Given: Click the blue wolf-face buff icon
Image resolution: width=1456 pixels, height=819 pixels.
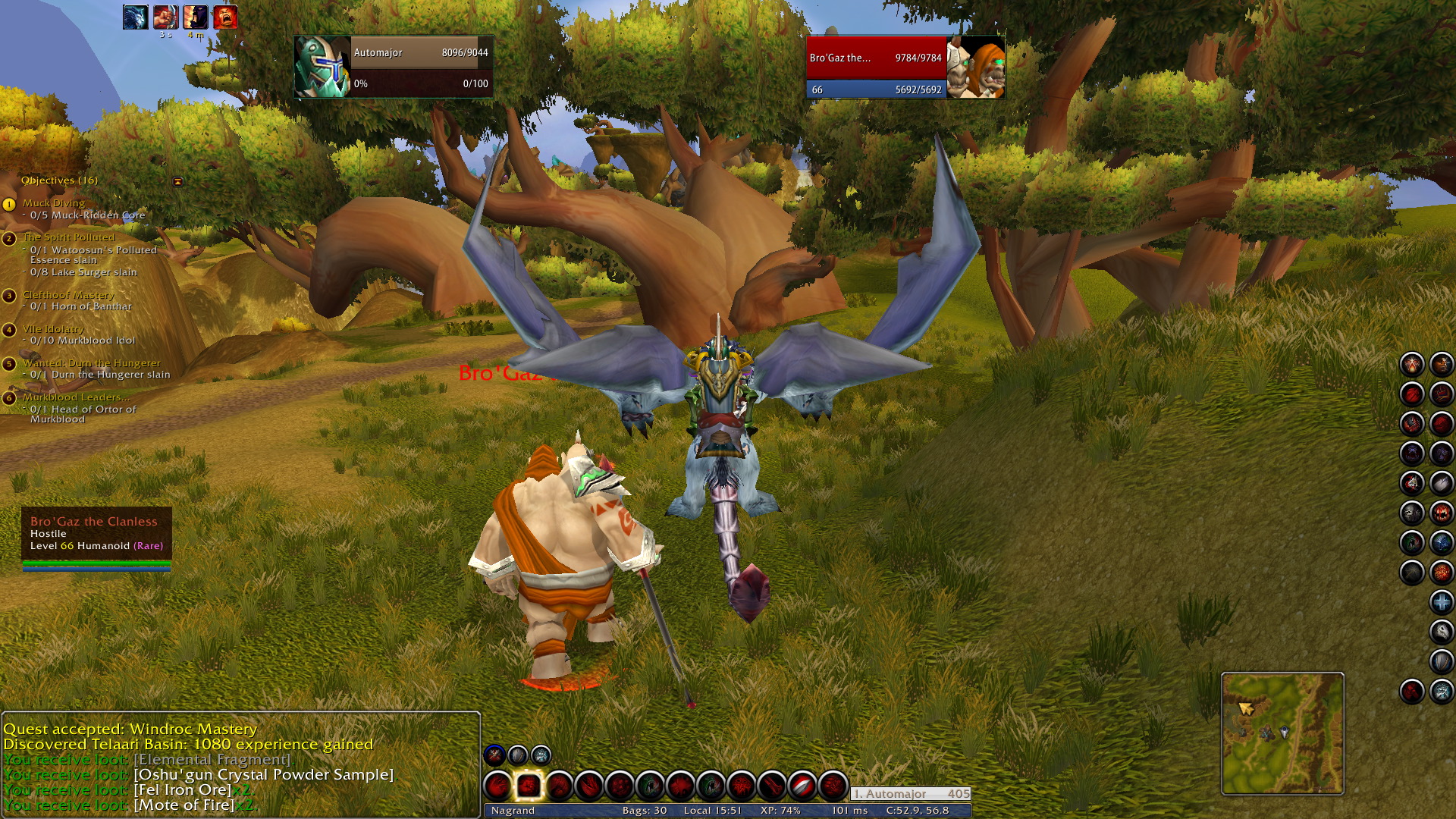Looking at the screenshot, I should [135, 17].
